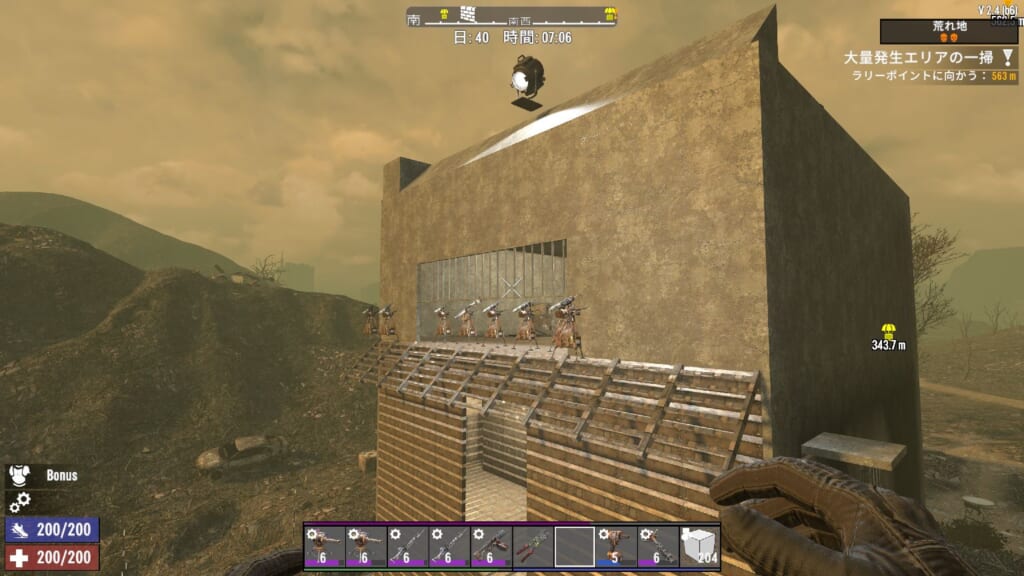The image size is (1024, 576).
Task: Select the empty highlighted hotbar slot
Action: pos(575,547)
